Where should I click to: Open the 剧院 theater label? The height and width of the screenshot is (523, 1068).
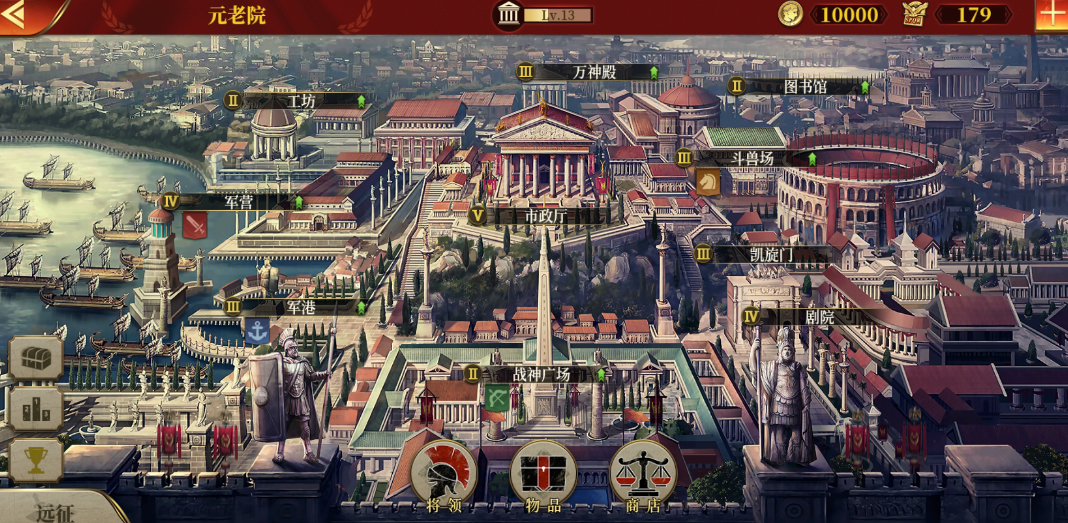tap(820, 316)
